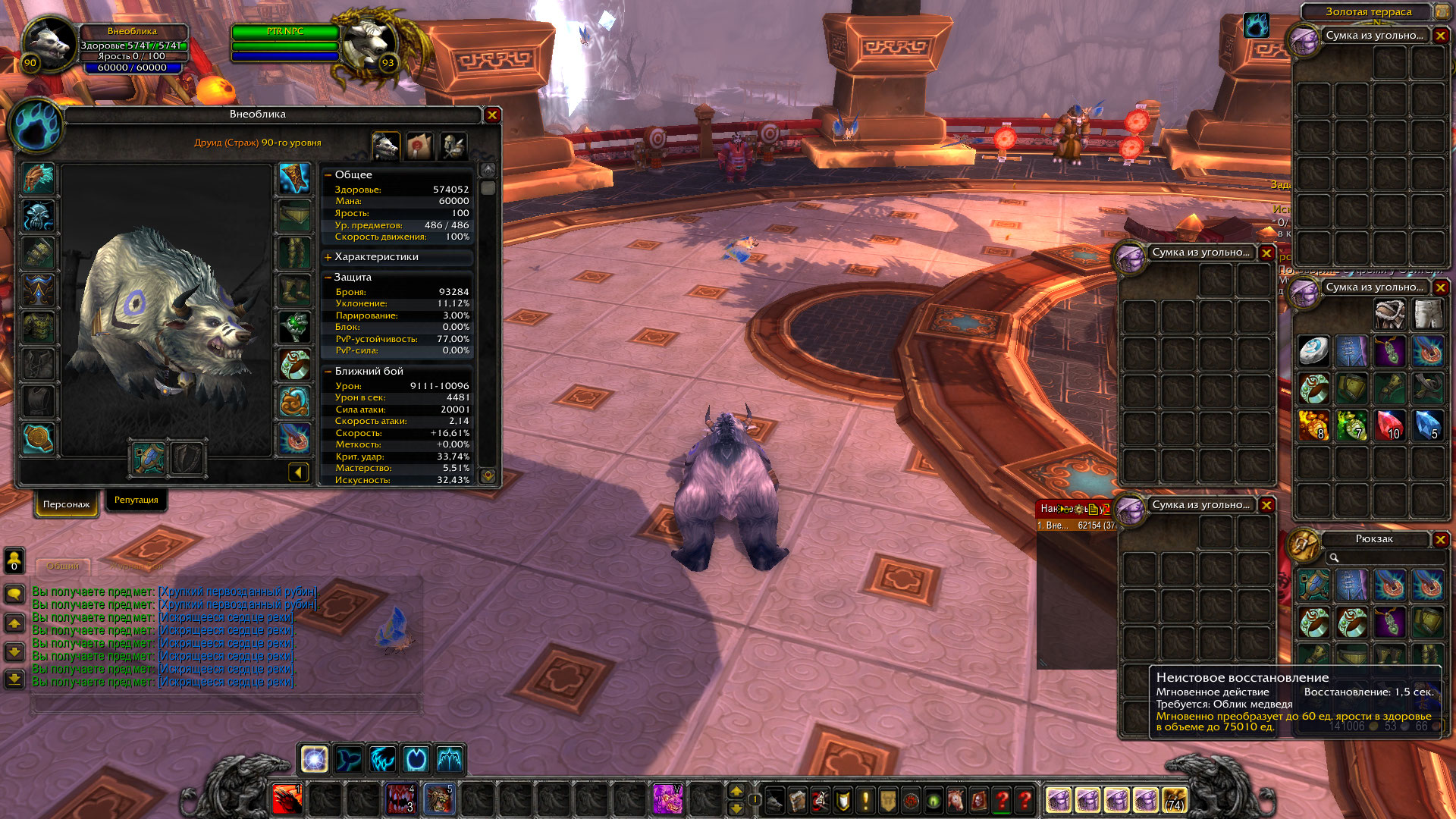Open the Общий chat tab
Image resolution: width=1456 pixels, height=819 pixels.
pos(63,566)
